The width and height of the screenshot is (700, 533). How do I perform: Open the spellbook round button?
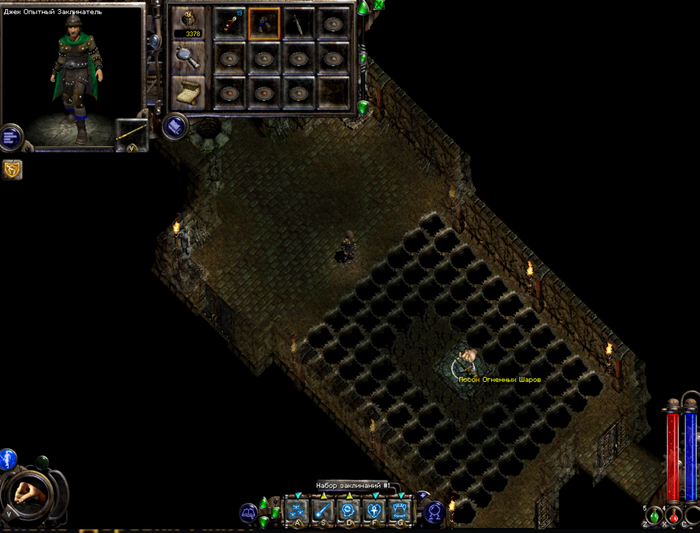(x=246, y=513)
